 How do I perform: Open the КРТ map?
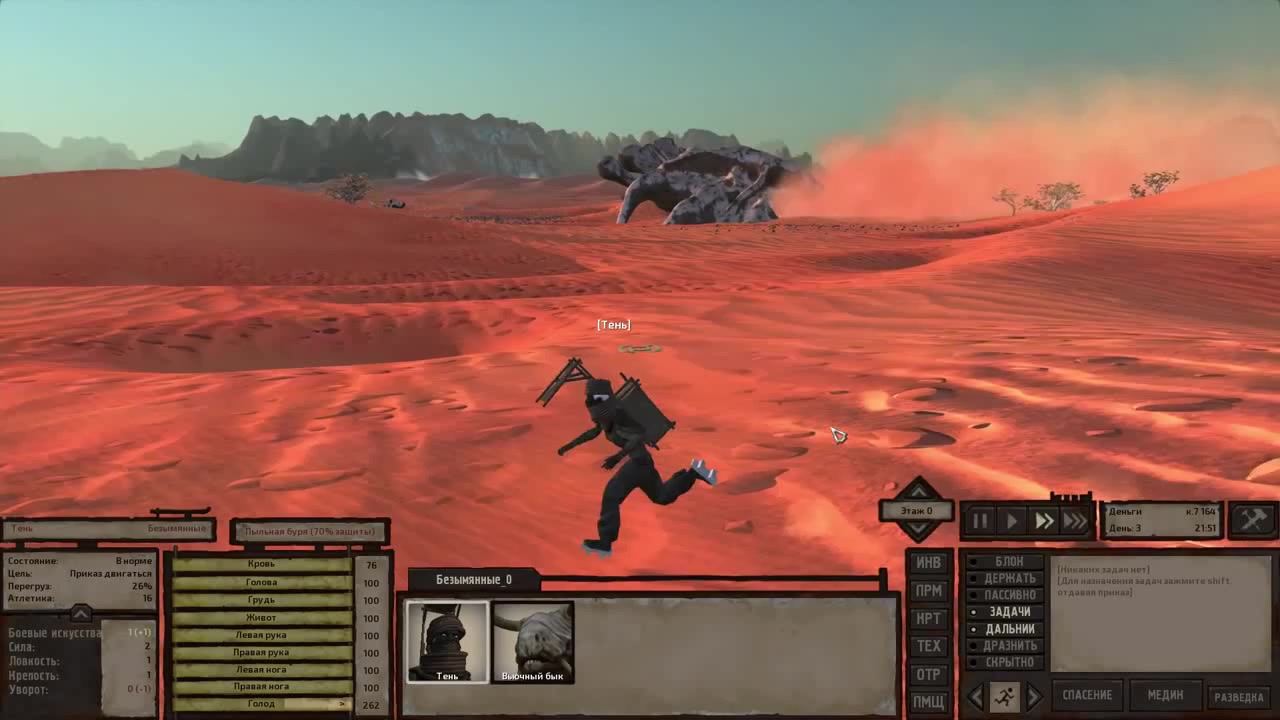tap(929, 619)
